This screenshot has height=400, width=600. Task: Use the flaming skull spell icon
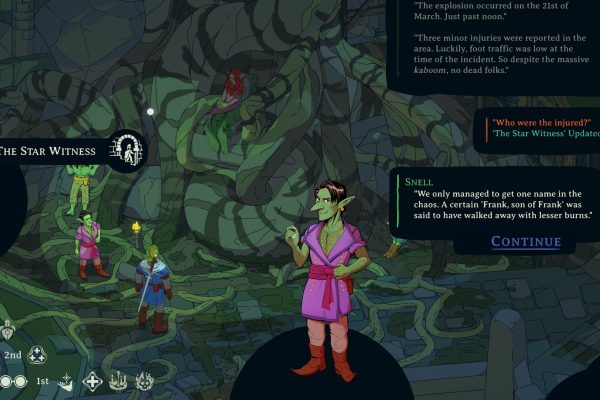(x=144, y=381)
